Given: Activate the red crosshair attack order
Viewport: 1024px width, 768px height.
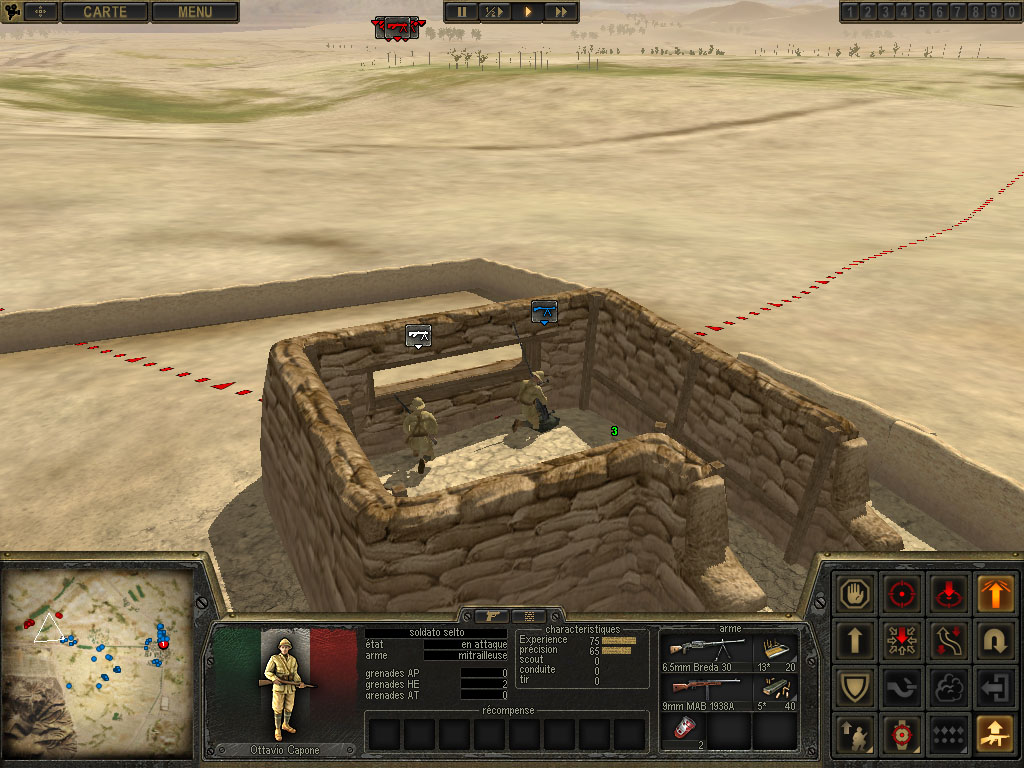Looking at the screenshot, I should pyautogui.click(x=902, y=594).
